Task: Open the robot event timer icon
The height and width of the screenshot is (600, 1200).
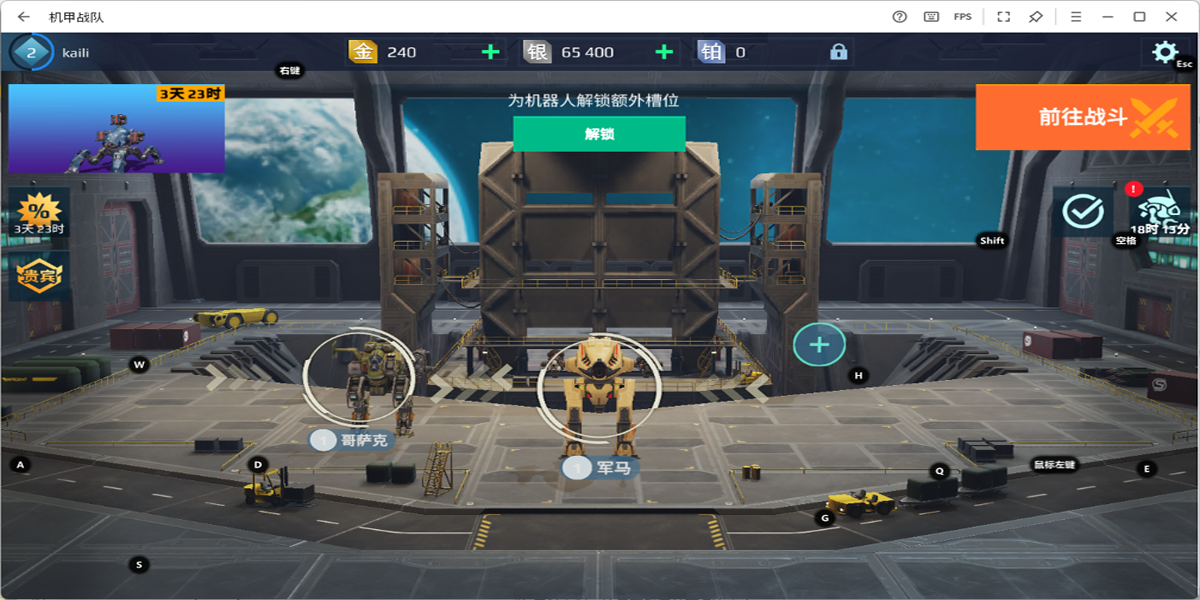Action: (1160, 212)
